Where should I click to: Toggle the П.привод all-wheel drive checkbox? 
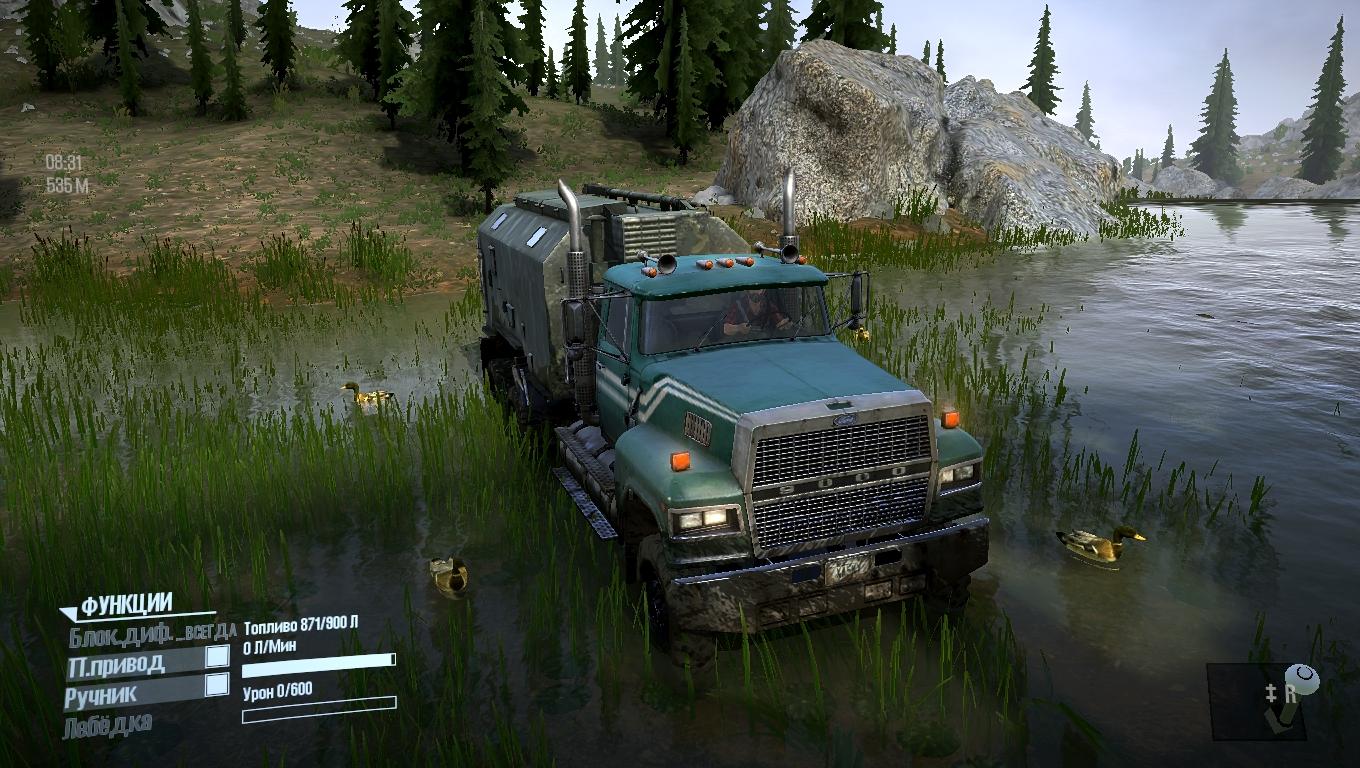point(216,657)
